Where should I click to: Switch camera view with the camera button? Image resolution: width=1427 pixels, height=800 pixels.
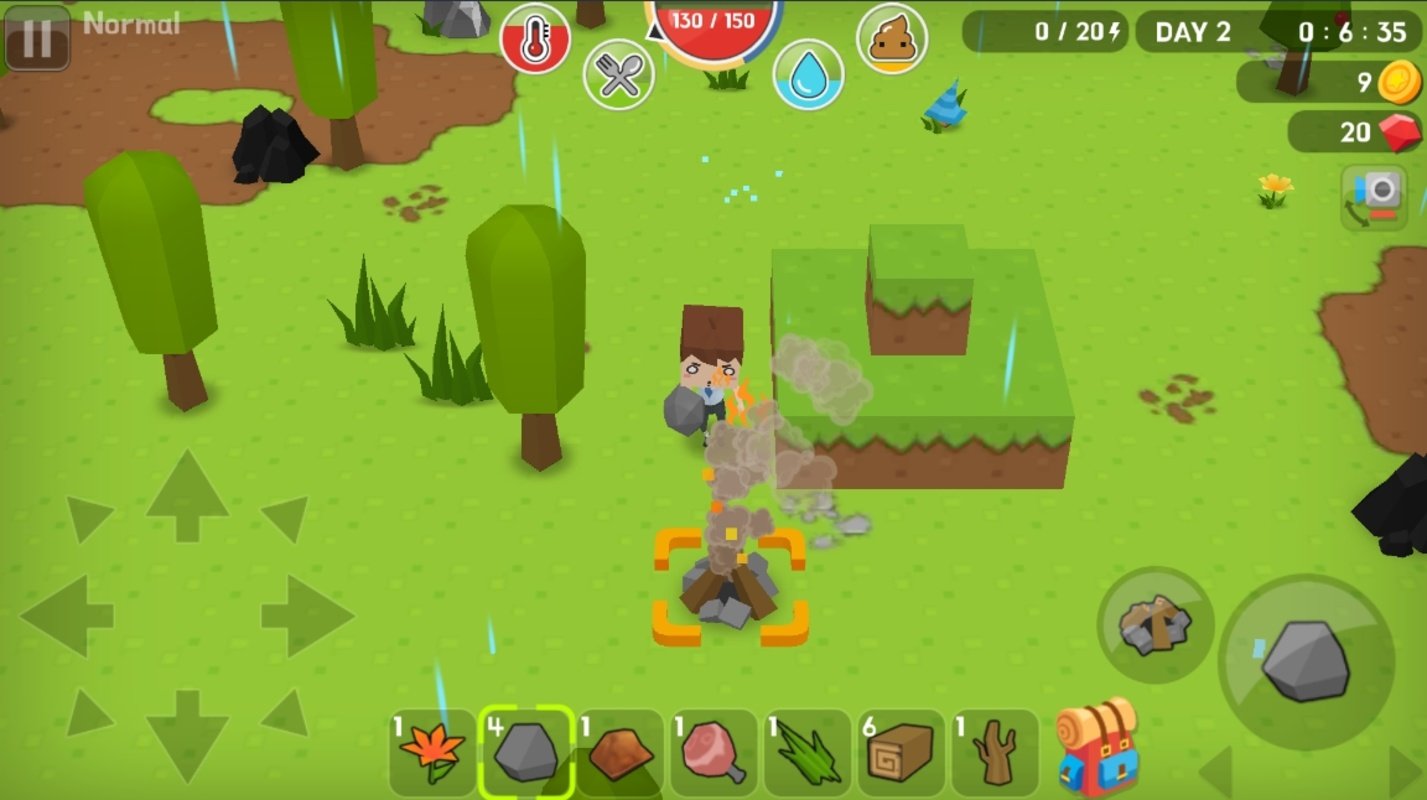pyautogui.click(x=1374, y=197)
